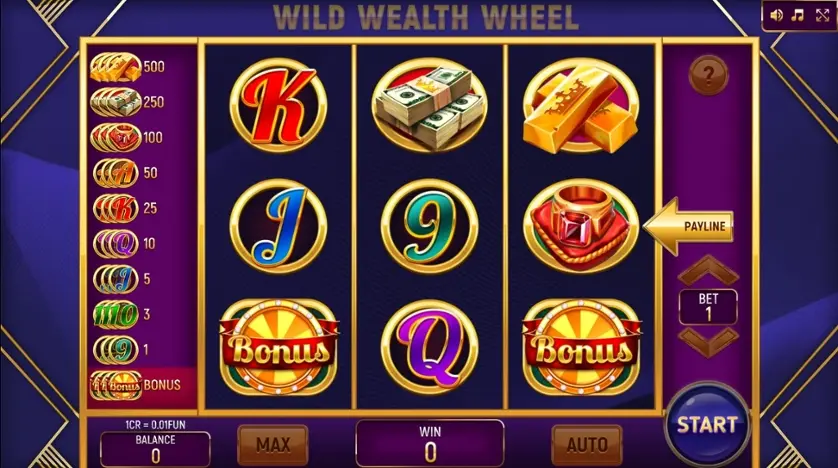Switch to fullscreen with the arrows icon
Viewport: 838px width, 468px height.
pos(822,15)
